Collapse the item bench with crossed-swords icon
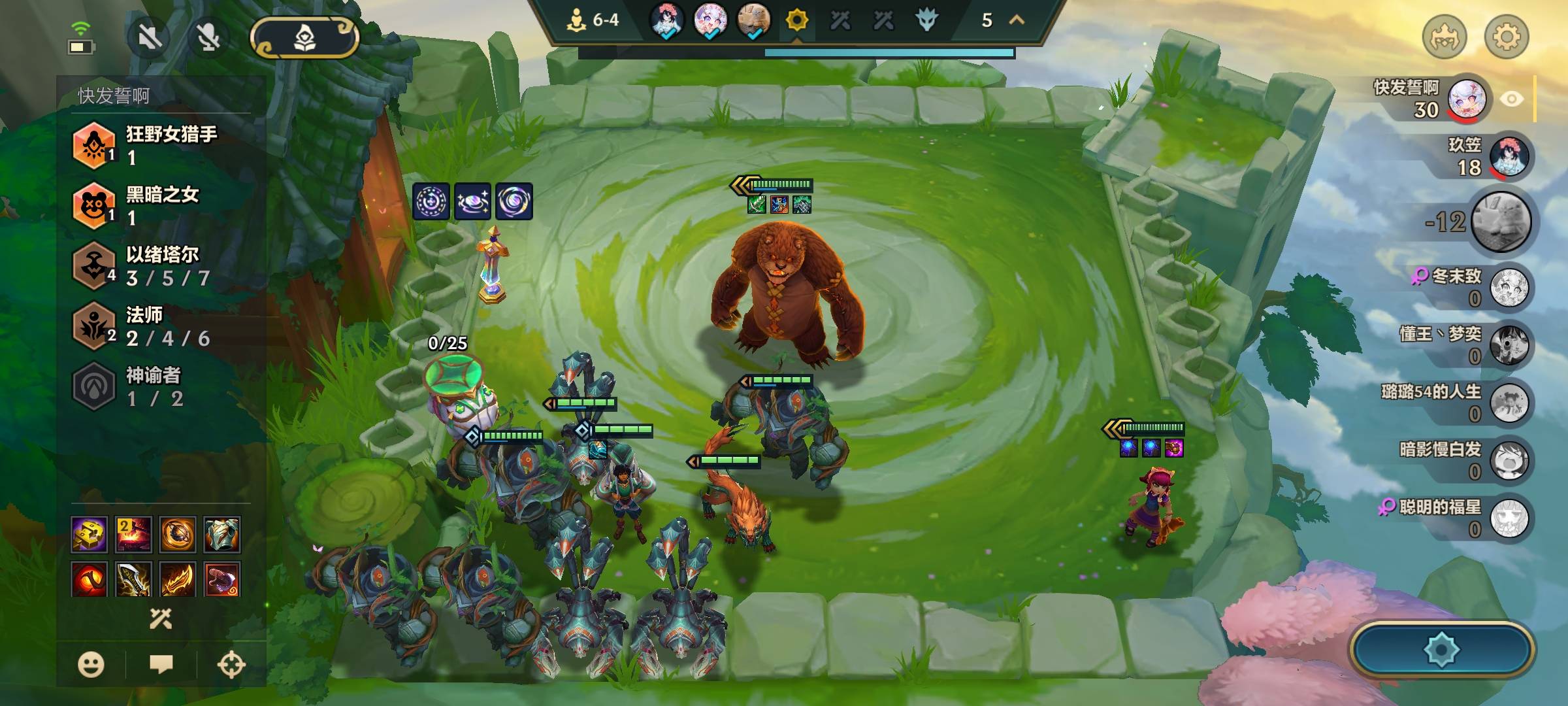Screen dimensions: 1568x706 pyautogui.click(x=161, y=618)
